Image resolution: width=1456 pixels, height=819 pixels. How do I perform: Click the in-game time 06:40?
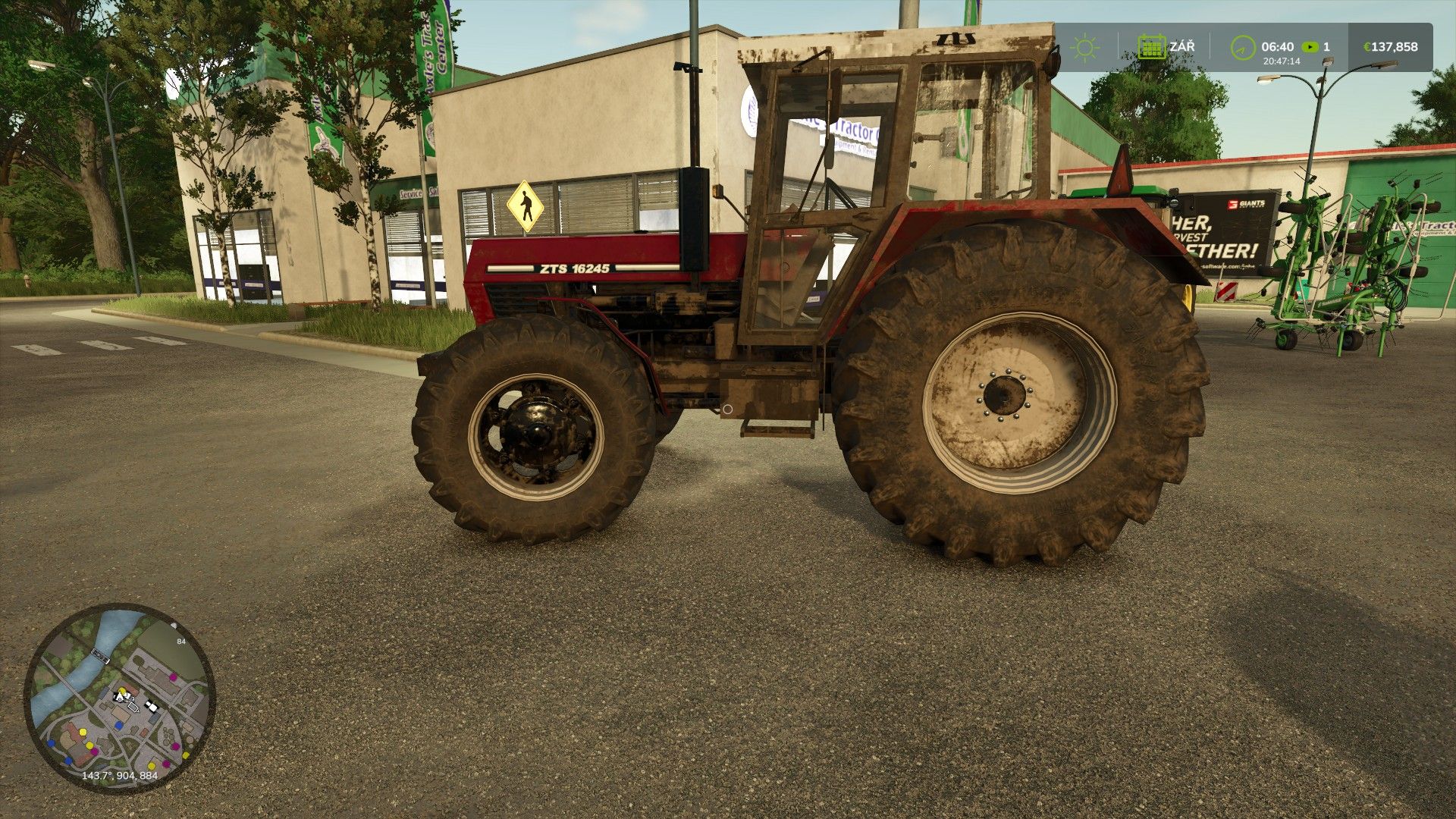coord(1277,46)
